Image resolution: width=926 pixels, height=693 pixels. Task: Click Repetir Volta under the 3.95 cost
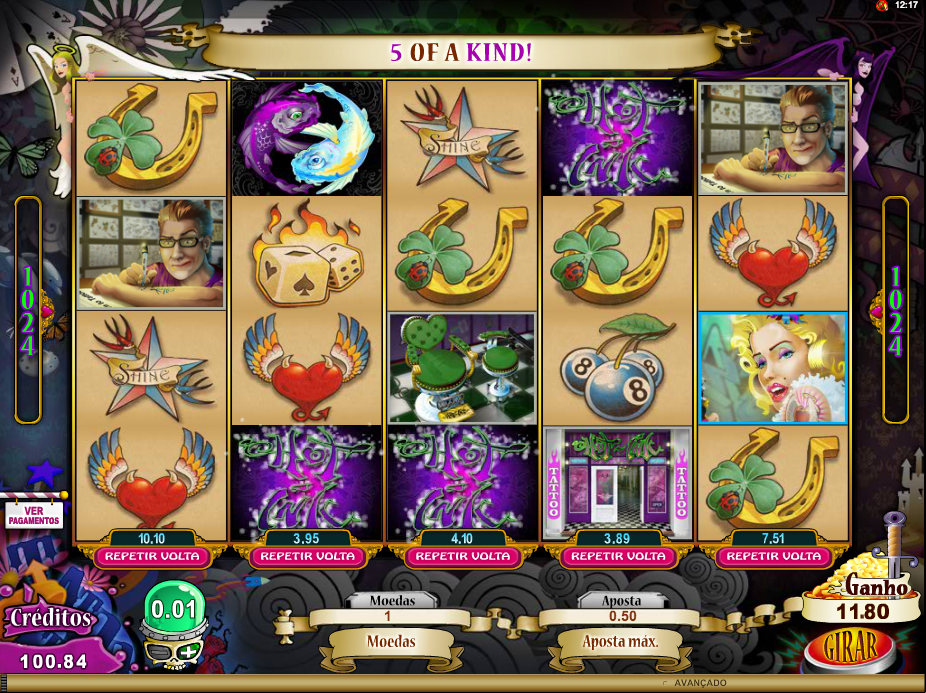307,556
